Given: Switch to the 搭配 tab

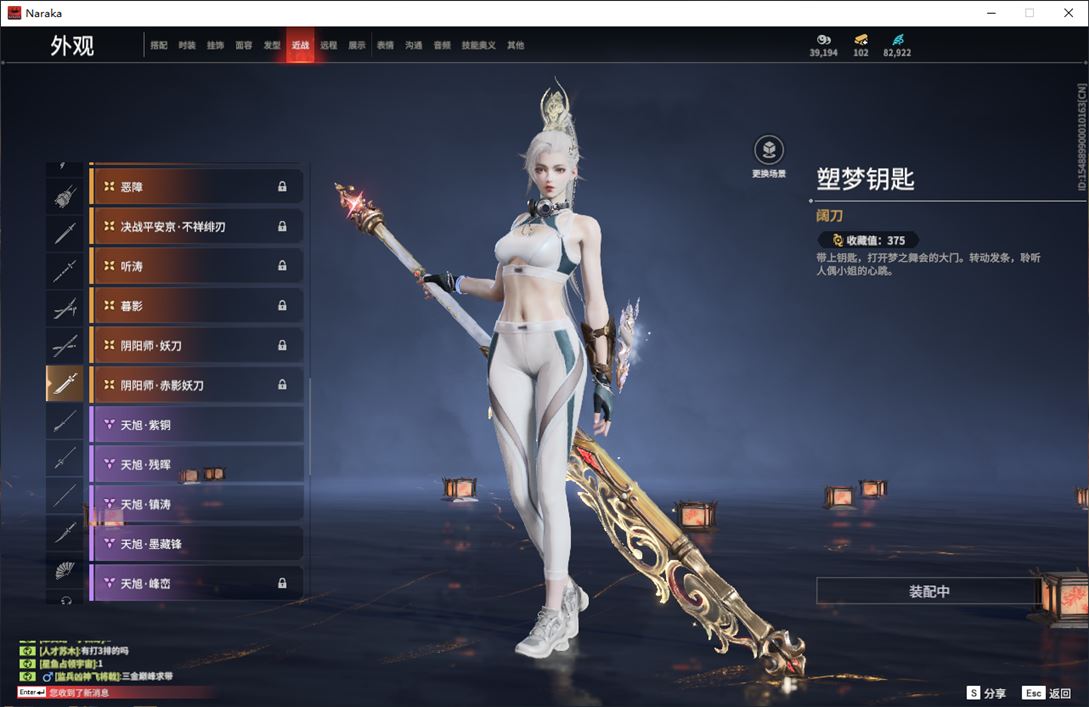Looking at the screenshot, I should tap(159, 46).
